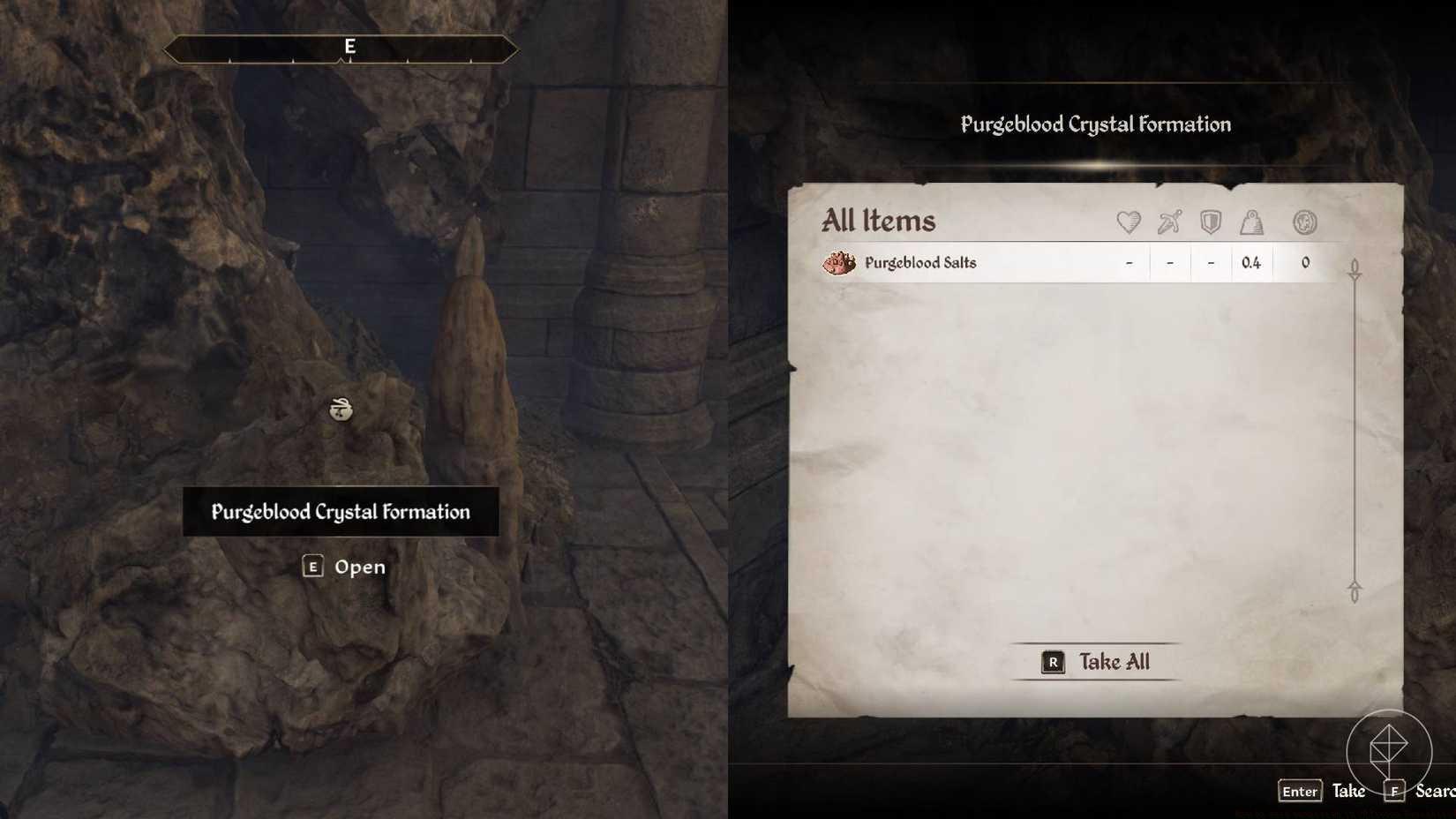This screenshot has width=1456, height=819.
Task: Click the coin value column icon
Action: click(x=1303, y=223)
